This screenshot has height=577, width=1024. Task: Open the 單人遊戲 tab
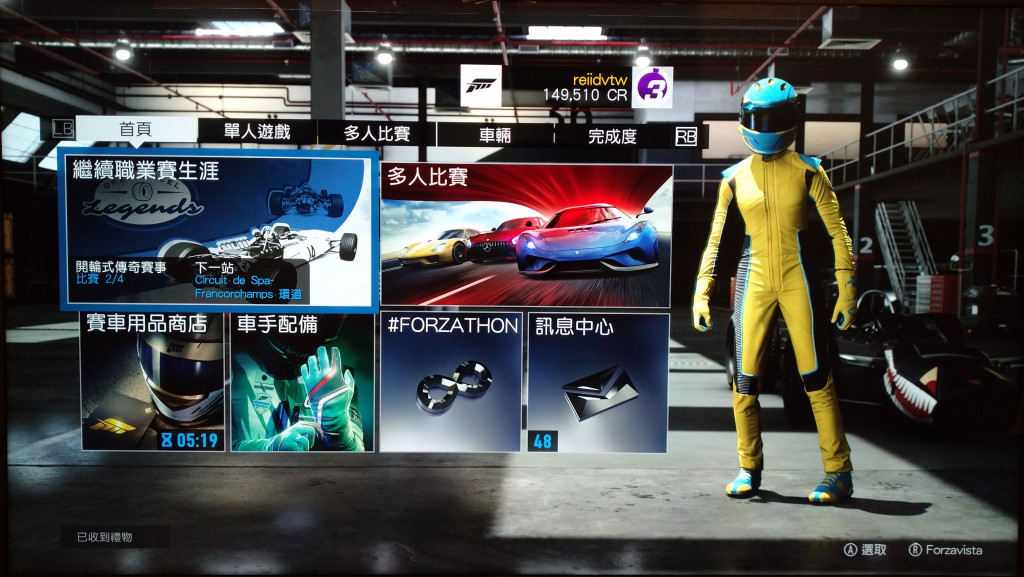(257, 133)
